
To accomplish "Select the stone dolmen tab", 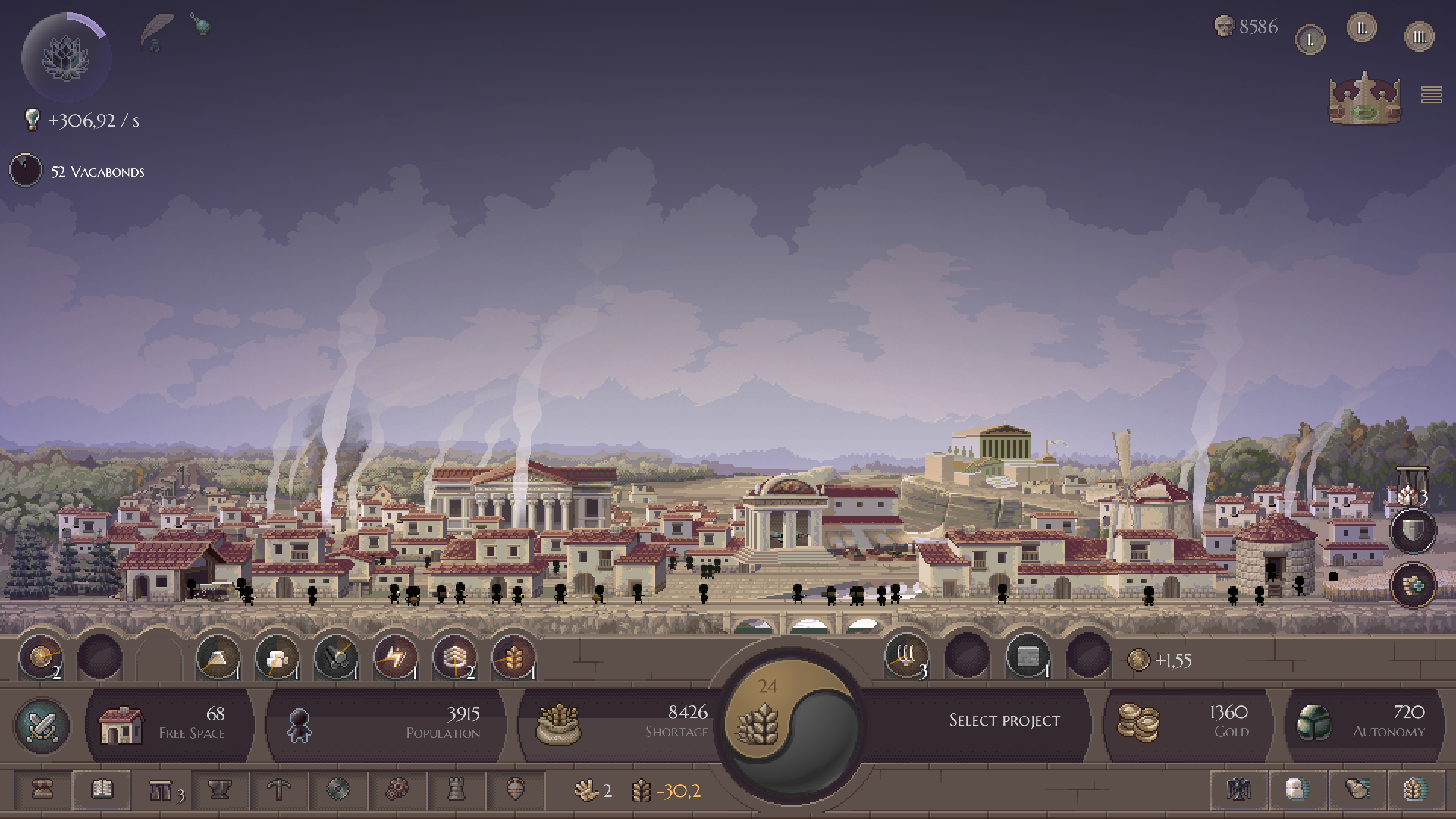I will [161, 791].
